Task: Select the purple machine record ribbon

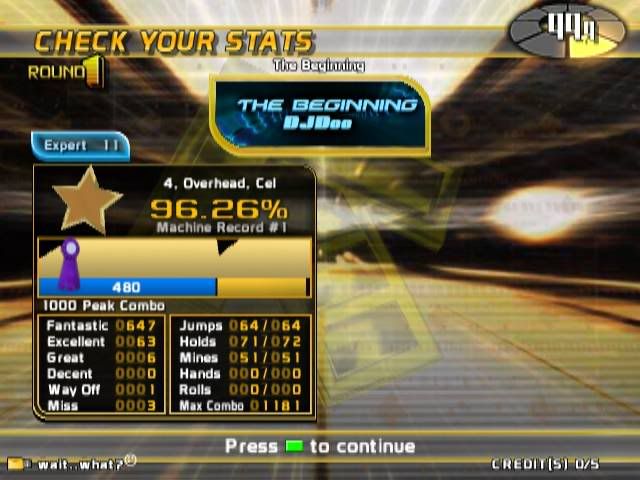Action: click(70, 264)
